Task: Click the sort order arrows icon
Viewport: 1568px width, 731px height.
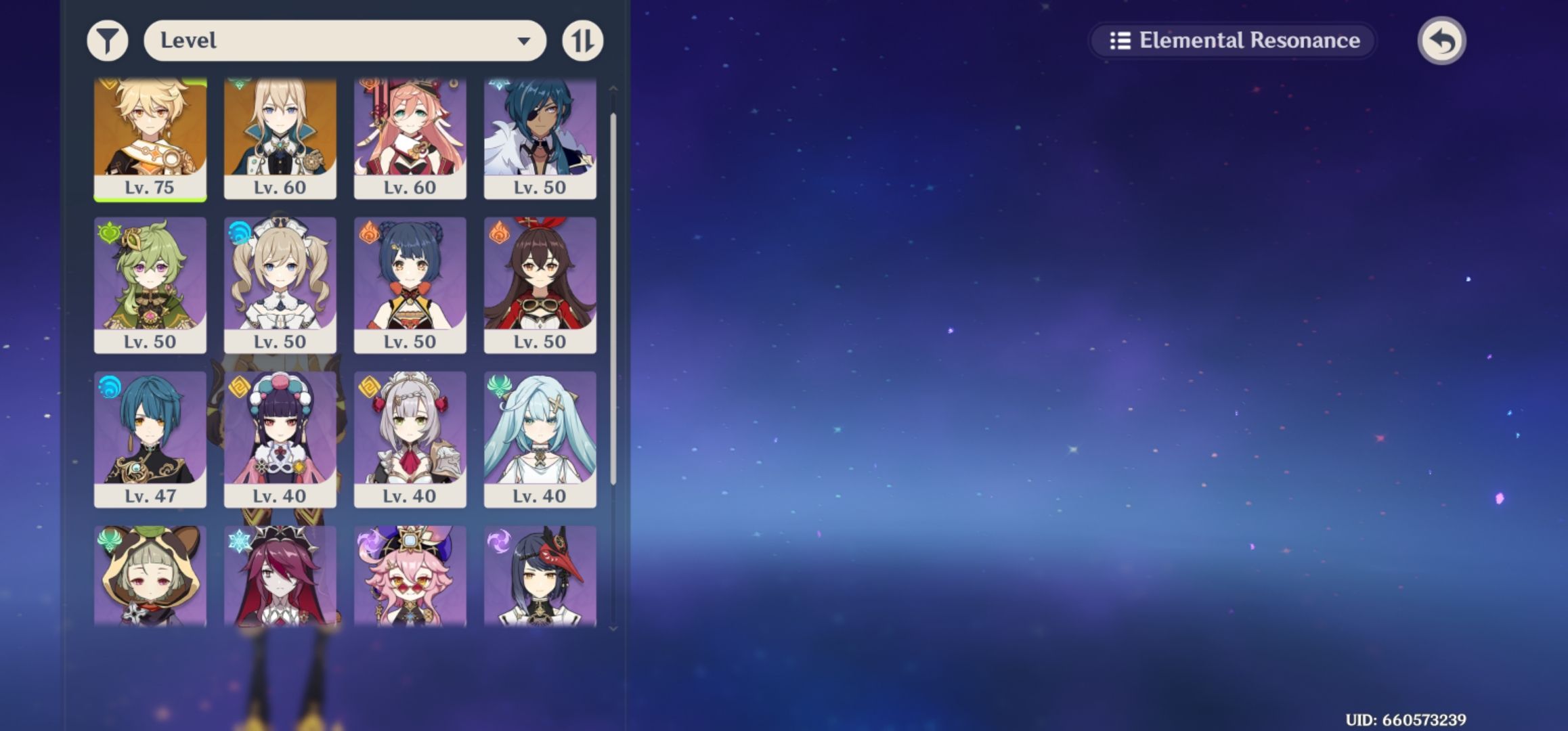Action: tap(583, 41)
